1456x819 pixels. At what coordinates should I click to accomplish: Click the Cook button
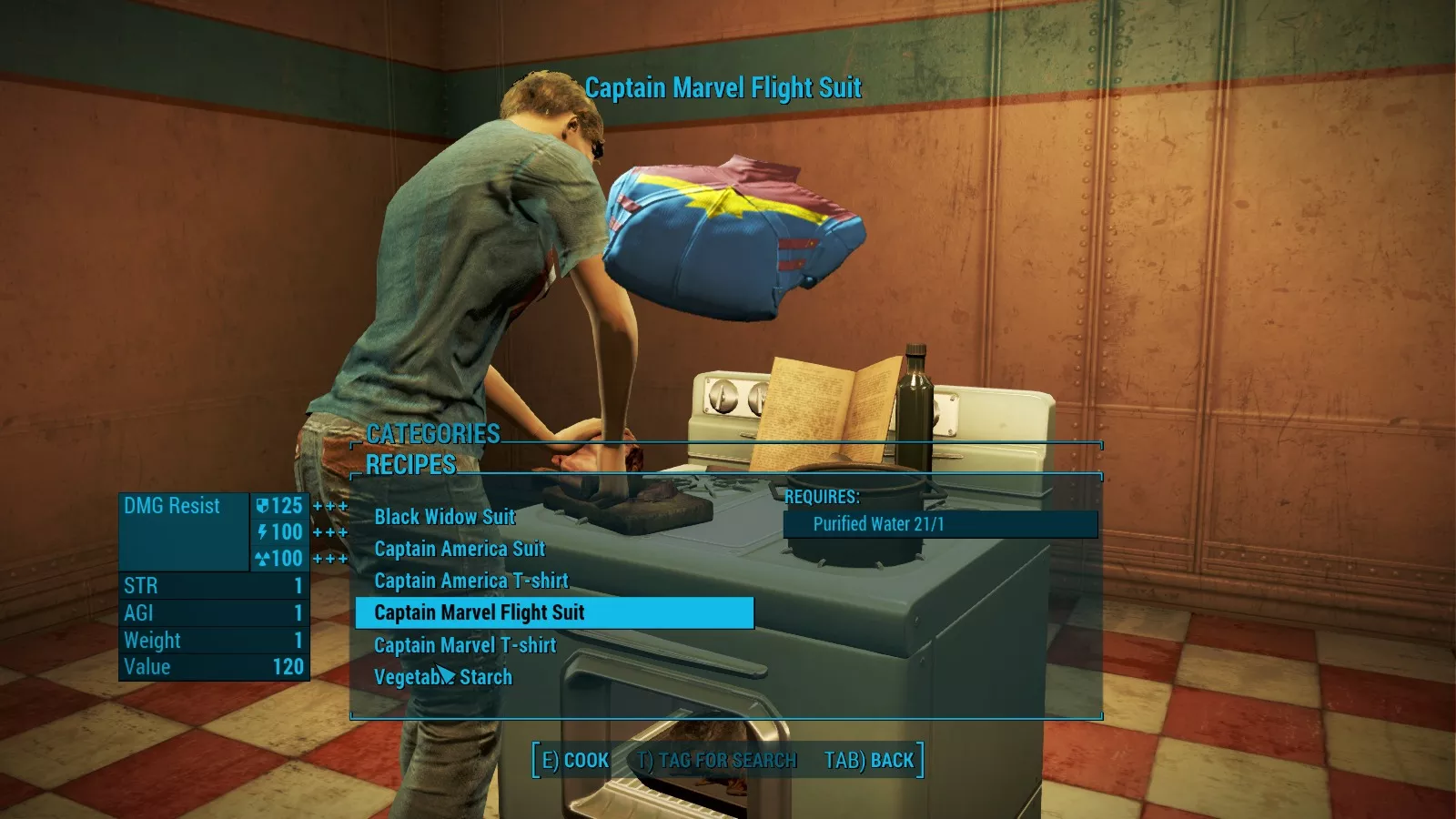click(x=575, y=761)
